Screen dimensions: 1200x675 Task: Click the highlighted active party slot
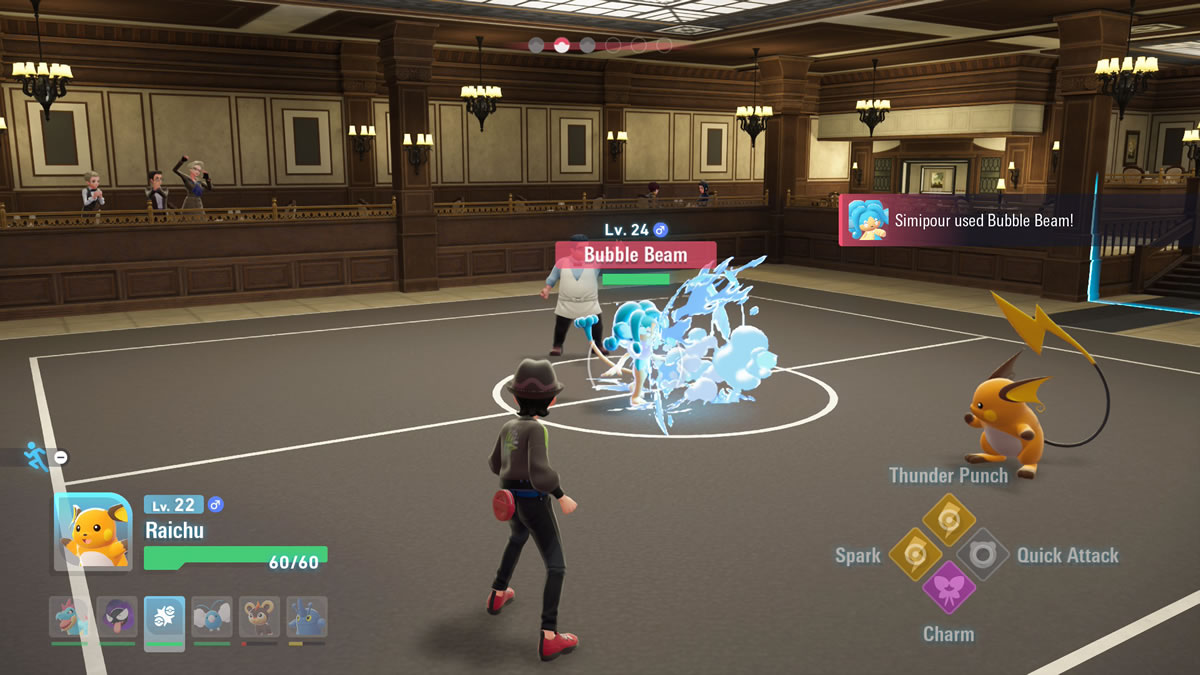(x=164, y=618)
